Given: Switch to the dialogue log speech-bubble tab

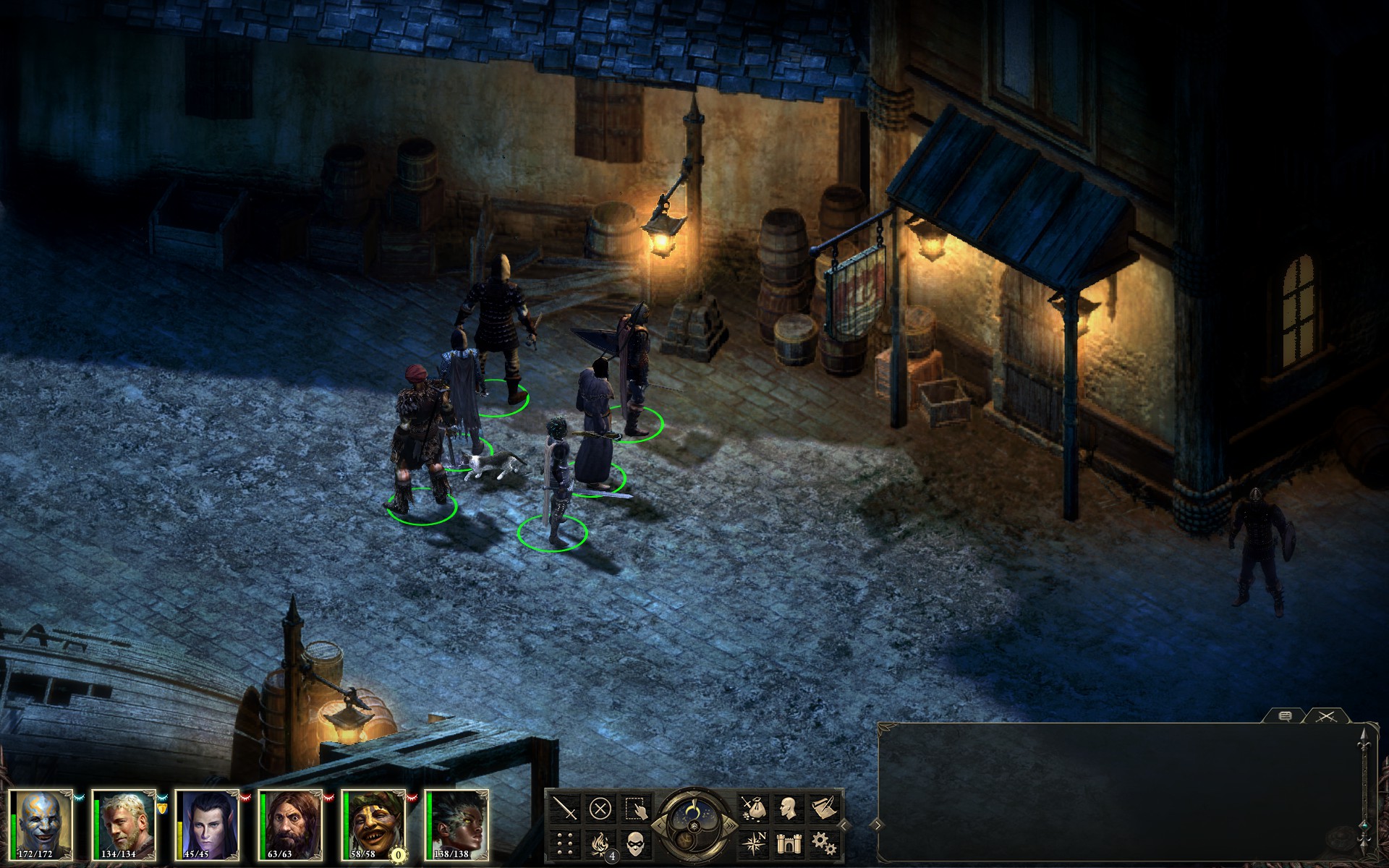Looking at the screenshot, I should click(x=1286, y=716).
